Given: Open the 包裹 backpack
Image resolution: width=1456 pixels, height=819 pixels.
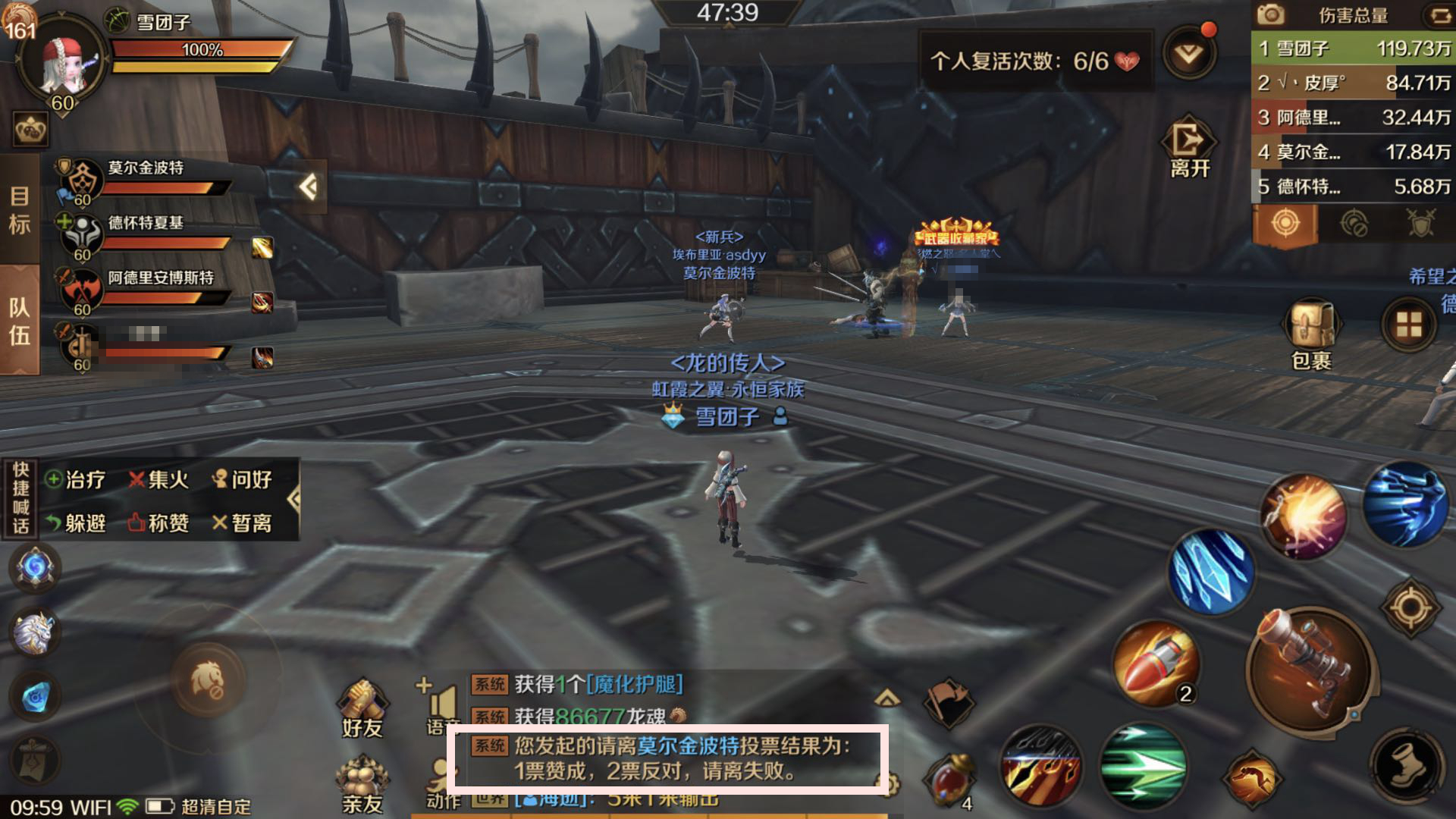Looking at the screenshot, I should click(x=1311, y=334).
